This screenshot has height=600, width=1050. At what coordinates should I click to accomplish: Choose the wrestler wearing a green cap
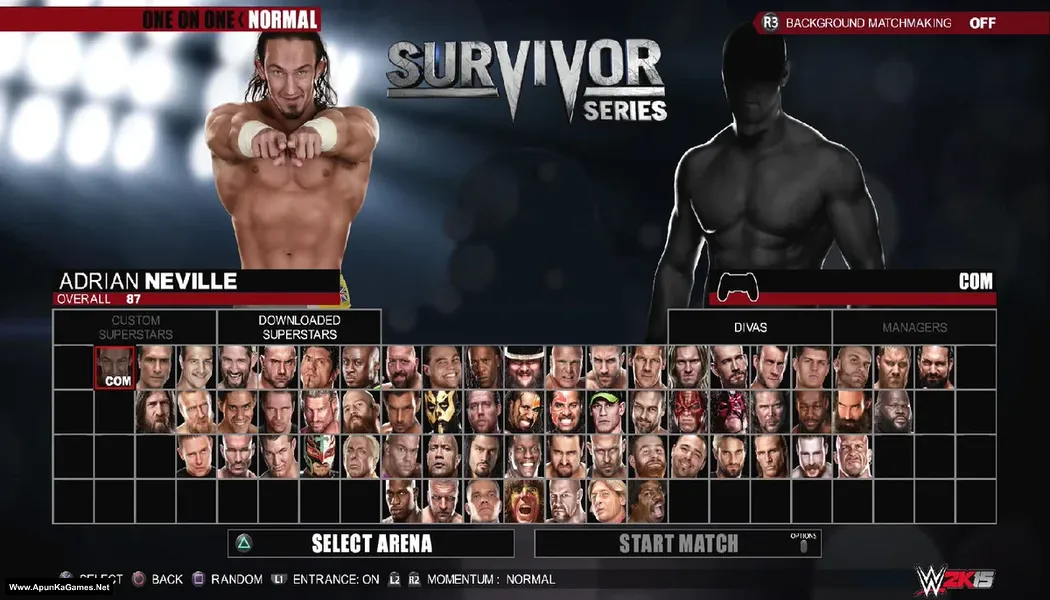click(606, 411)
